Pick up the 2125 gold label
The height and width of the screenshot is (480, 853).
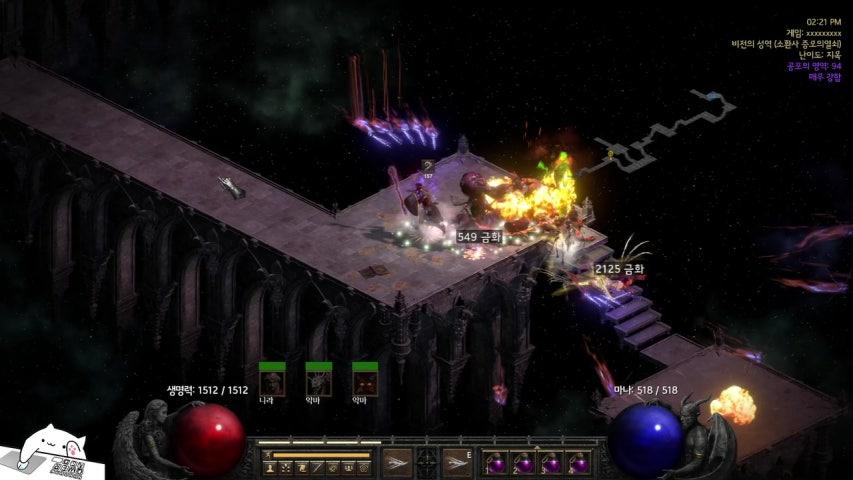tap(618, 269)
